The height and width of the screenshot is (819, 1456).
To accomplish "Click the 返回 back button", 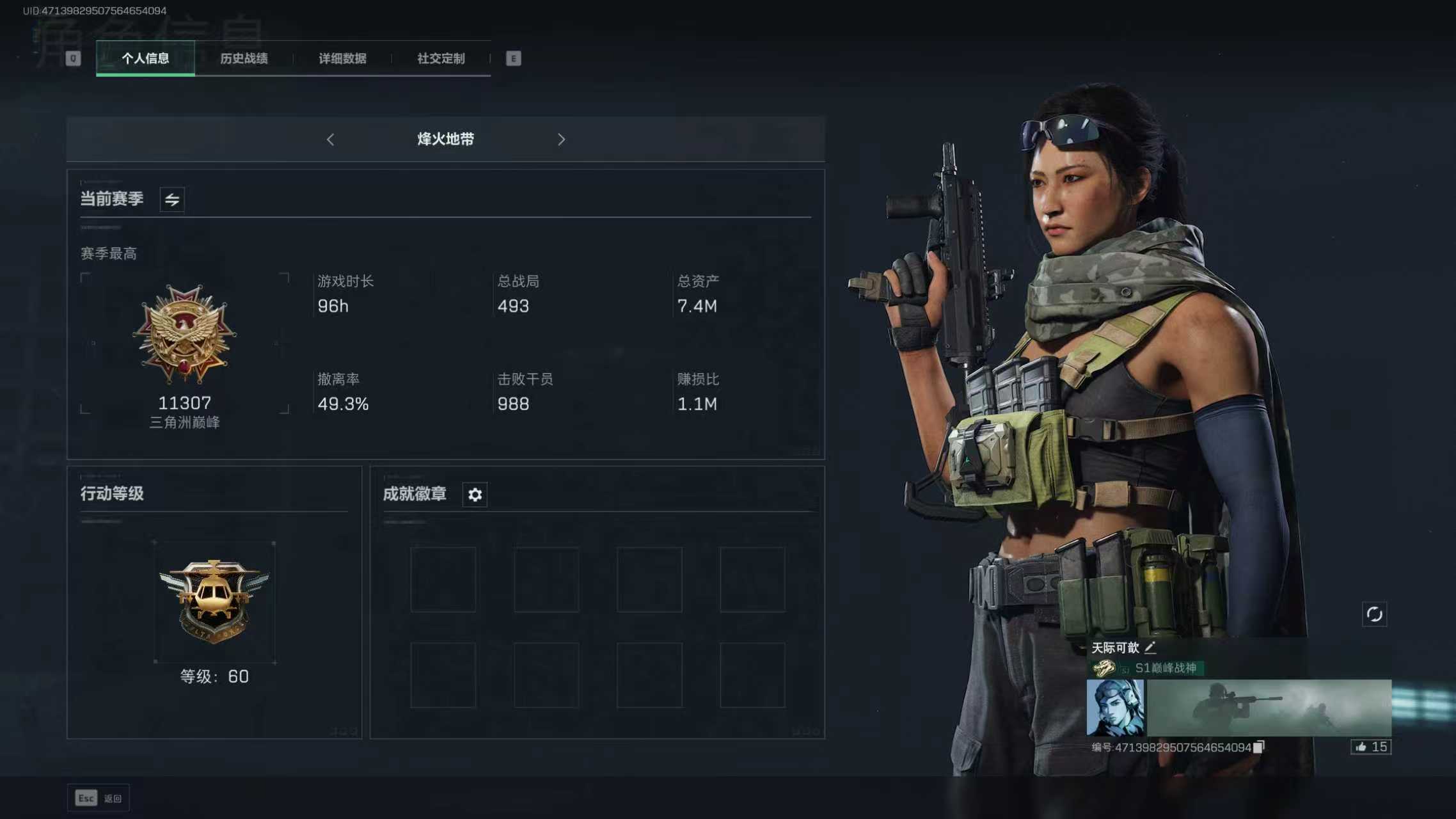I will (x=99, y=797).
